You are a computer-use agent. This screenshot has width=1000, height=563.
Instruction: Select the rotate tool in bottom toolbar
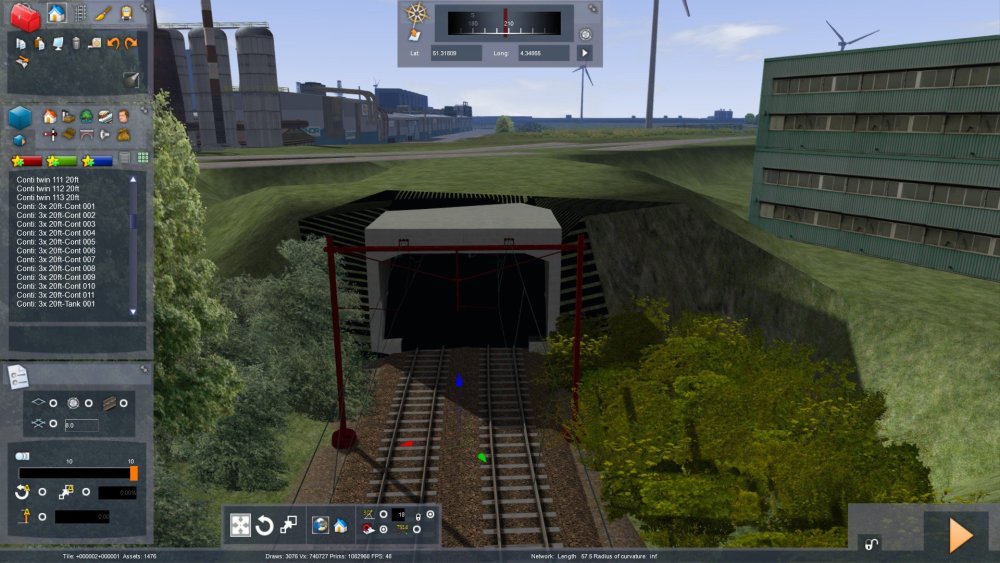click(x=265, y=525)
